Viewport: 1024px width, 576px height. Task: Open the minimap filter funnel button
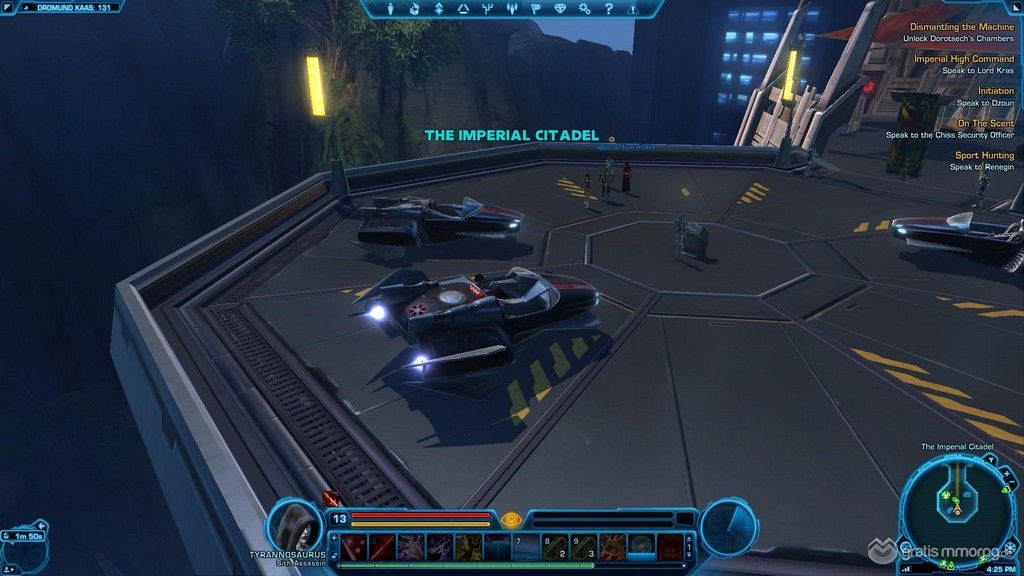(x=989, y=459)
